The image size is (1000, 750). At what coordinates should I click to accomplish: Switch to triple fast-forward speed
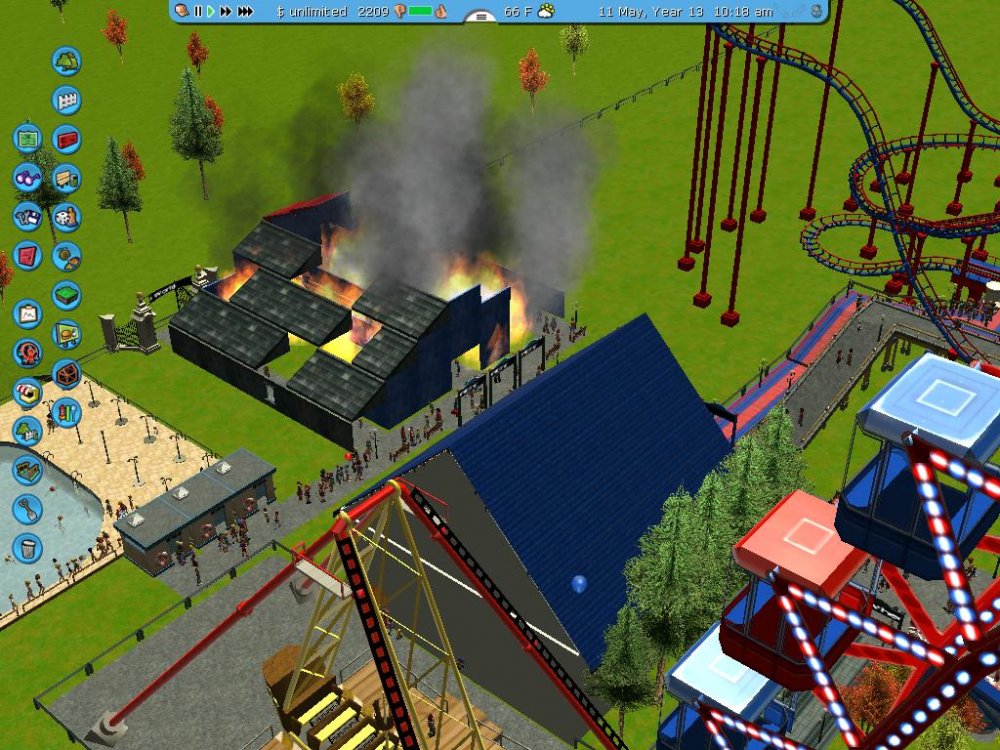pos(245,11)
